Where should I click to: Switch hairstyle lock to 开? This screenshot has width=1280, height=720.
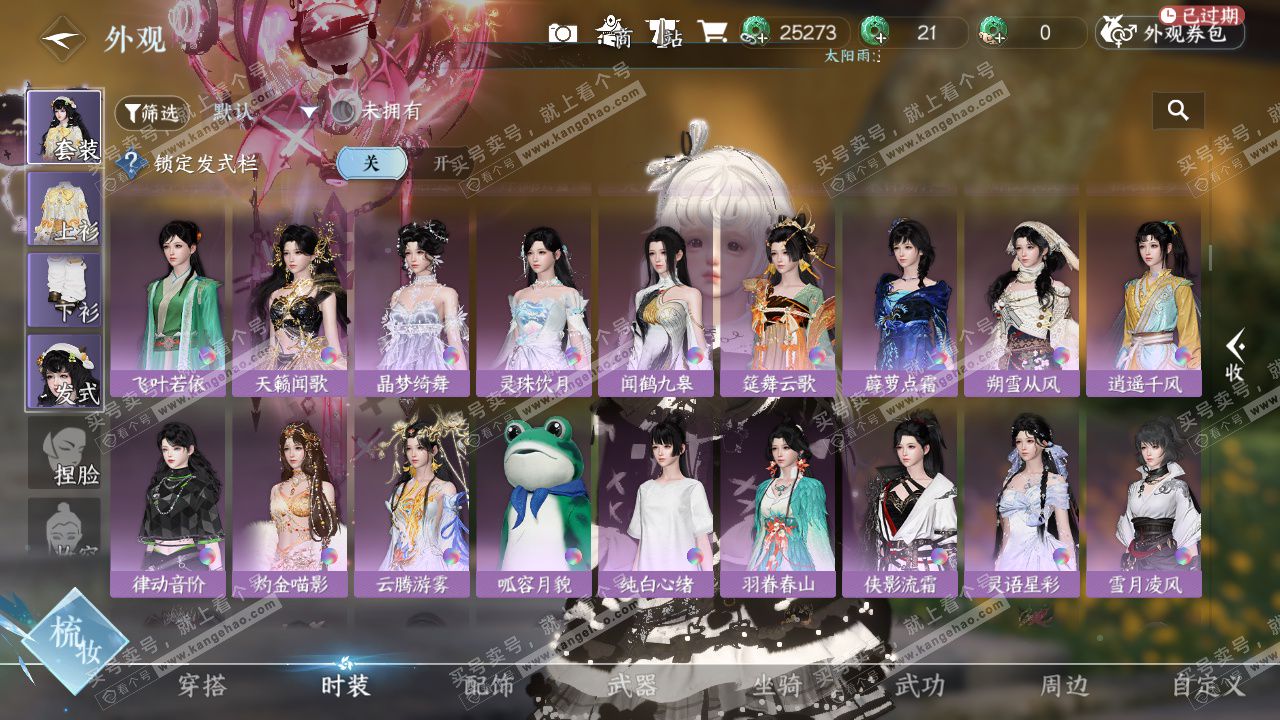441,163
